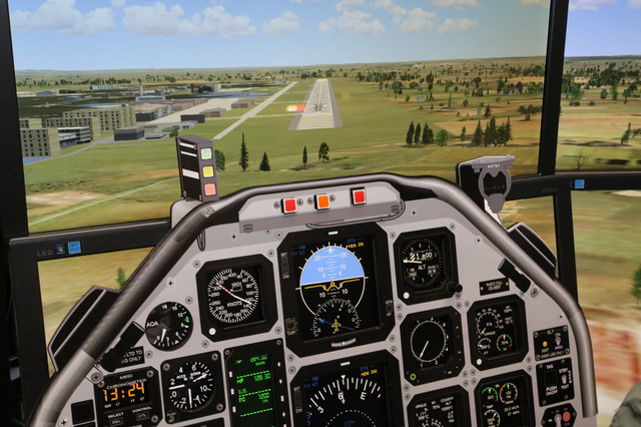This screenshot has width=641, height=427.
Task: Click the left red glareshield warning light
Action: click(x=290, y=205)
